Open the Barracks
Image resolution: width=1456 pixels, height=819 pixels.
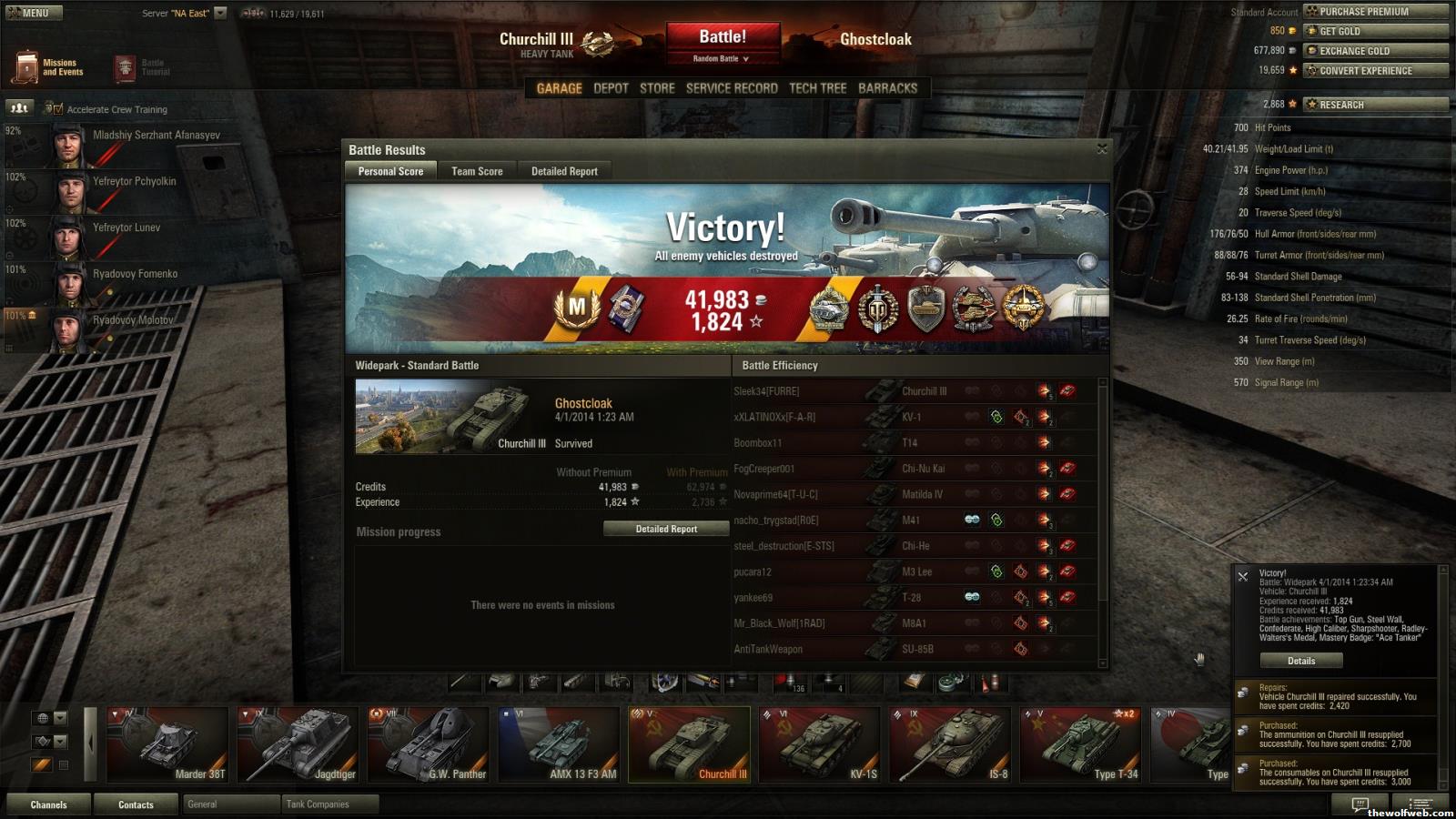pyautogui.click(x=887, y=88)
